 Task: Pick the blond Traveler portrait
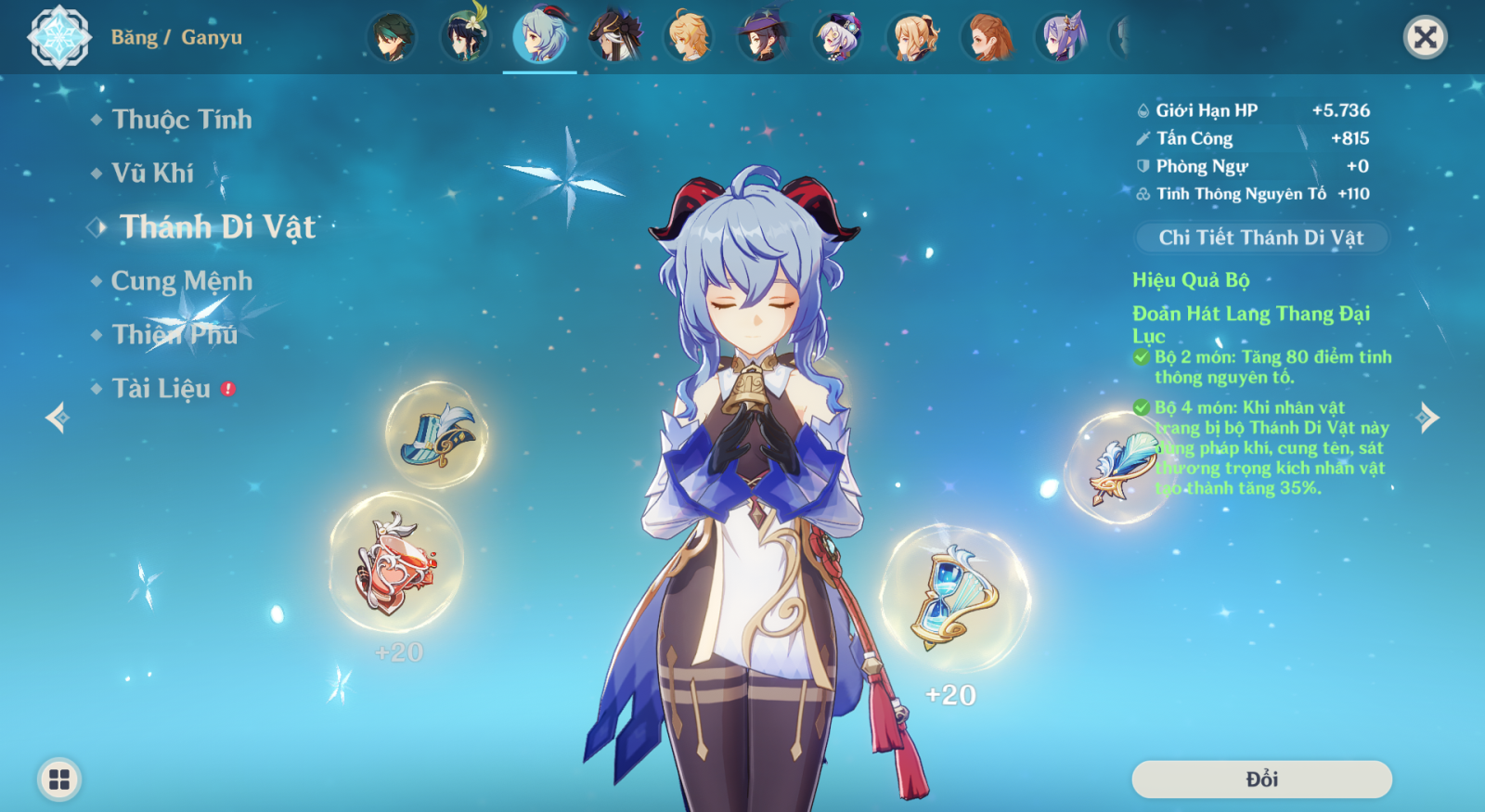point(689,37)
